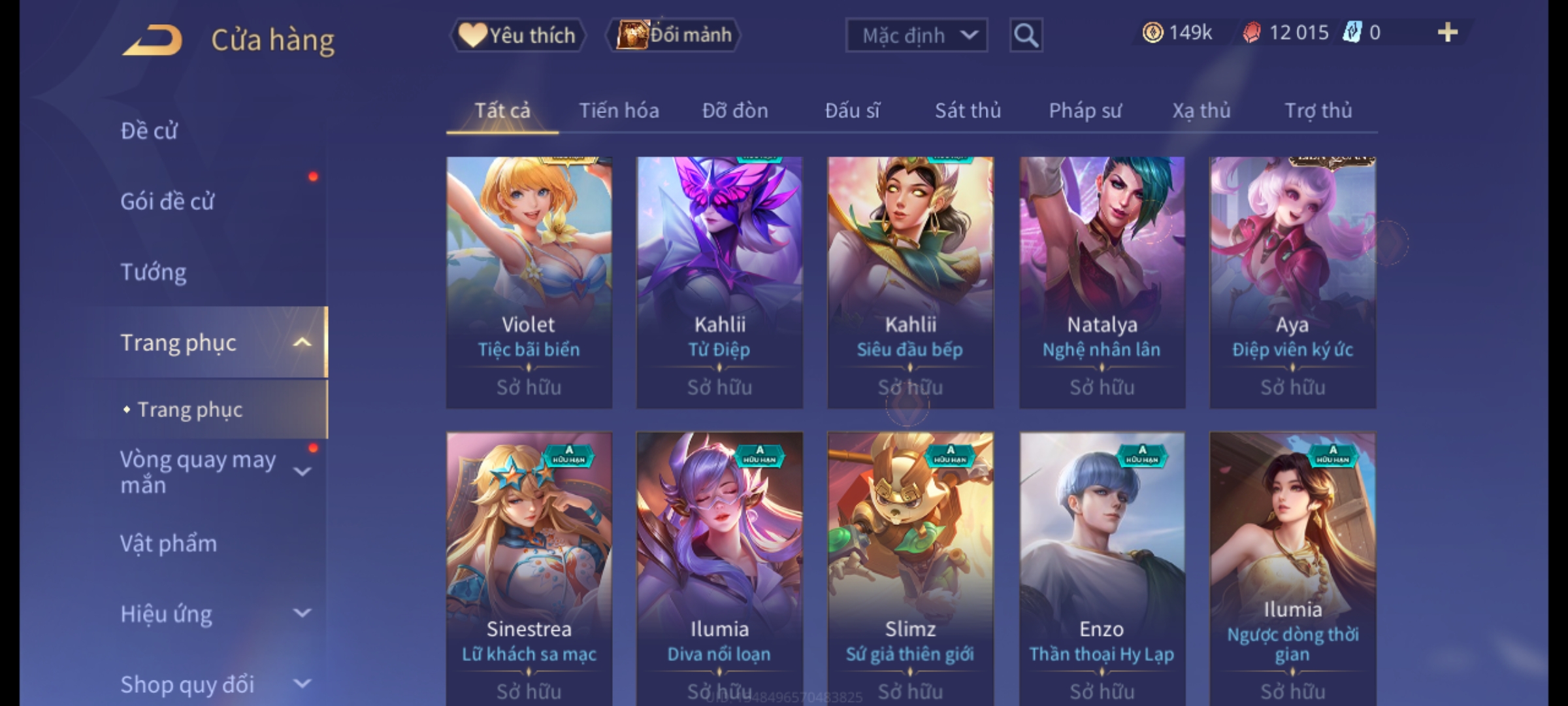Open the Yêu thích favorites list
Image resolution: width=1568 pixels, height=706 pixels.
coord(517,35)
